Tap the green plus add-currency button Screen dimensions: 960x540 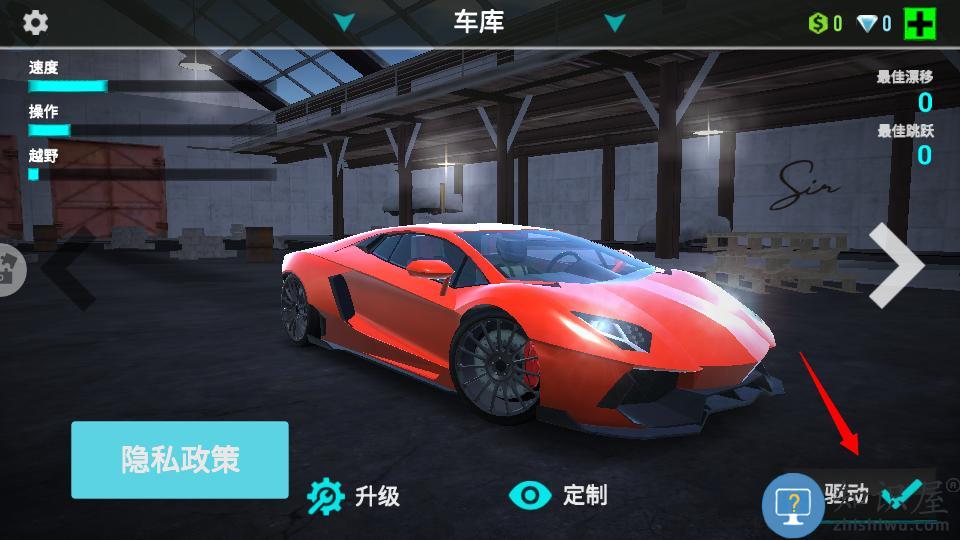[919, 23]
